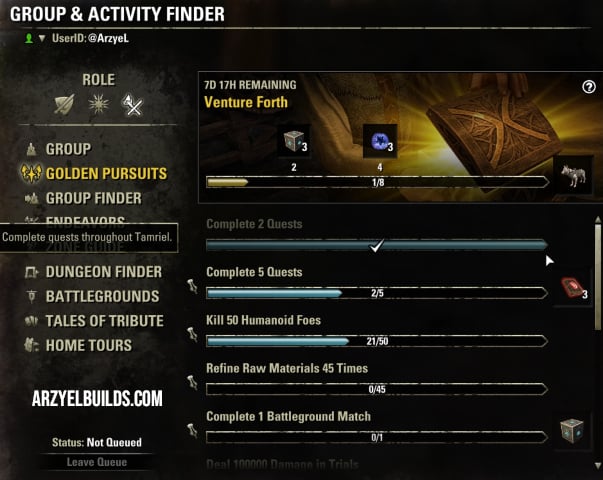Viewport: 603px width, 480px height.
Task: Select the Golden Pursuits menu entry
Action: (105, 173)
